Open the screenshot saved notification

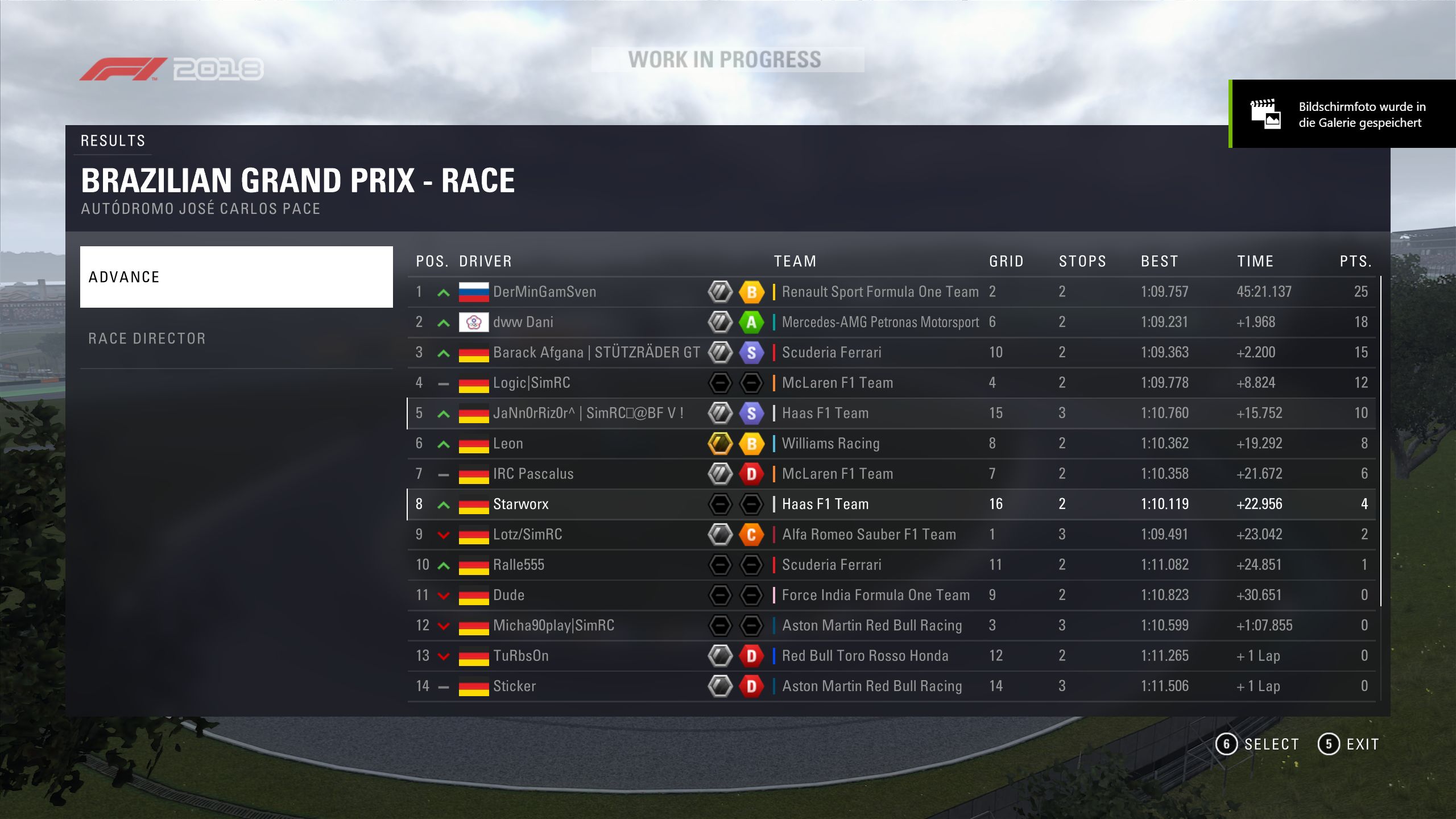click(1342, 114)
